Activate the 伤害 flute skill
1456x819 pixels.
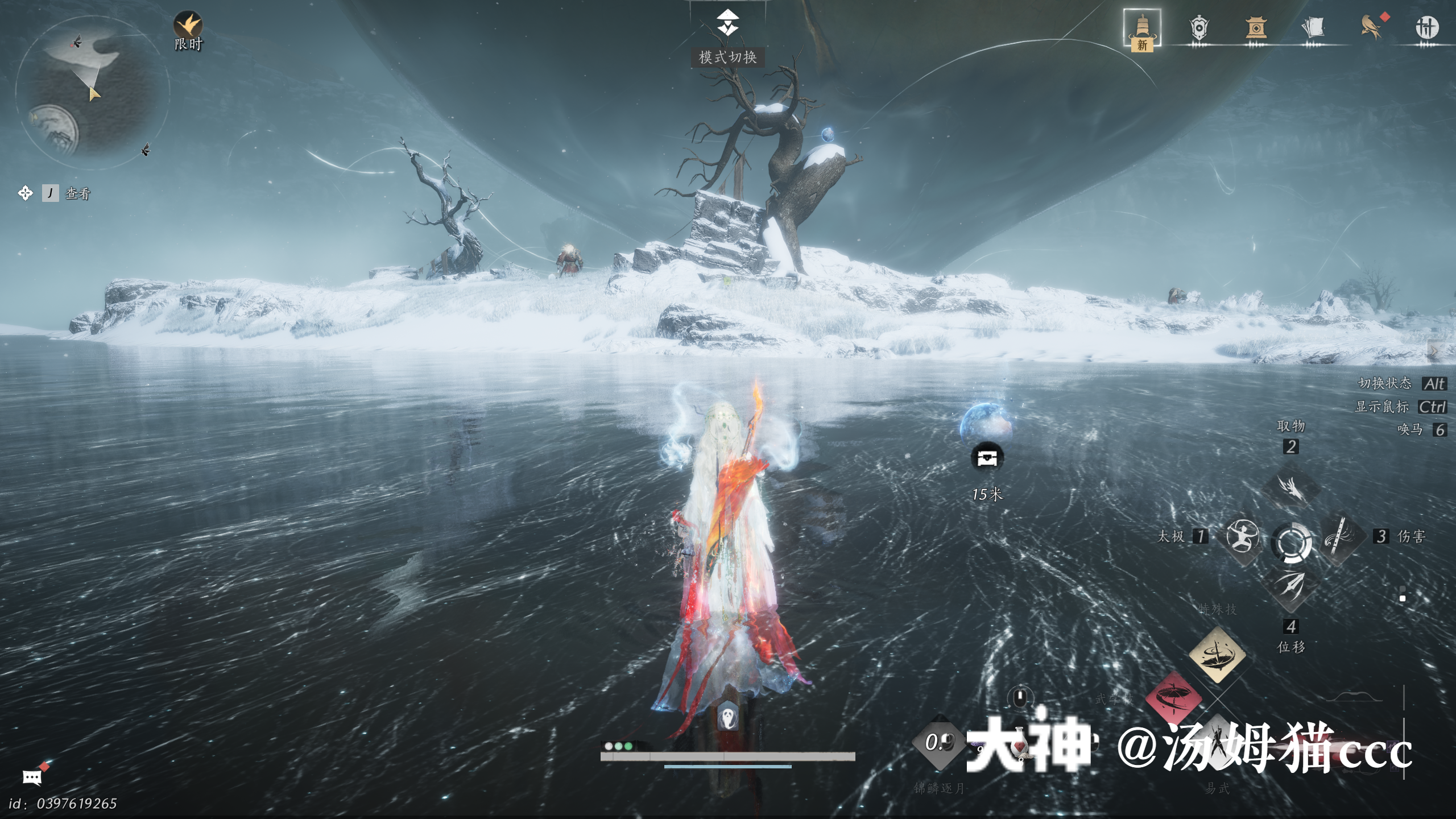pos(1340,537)
